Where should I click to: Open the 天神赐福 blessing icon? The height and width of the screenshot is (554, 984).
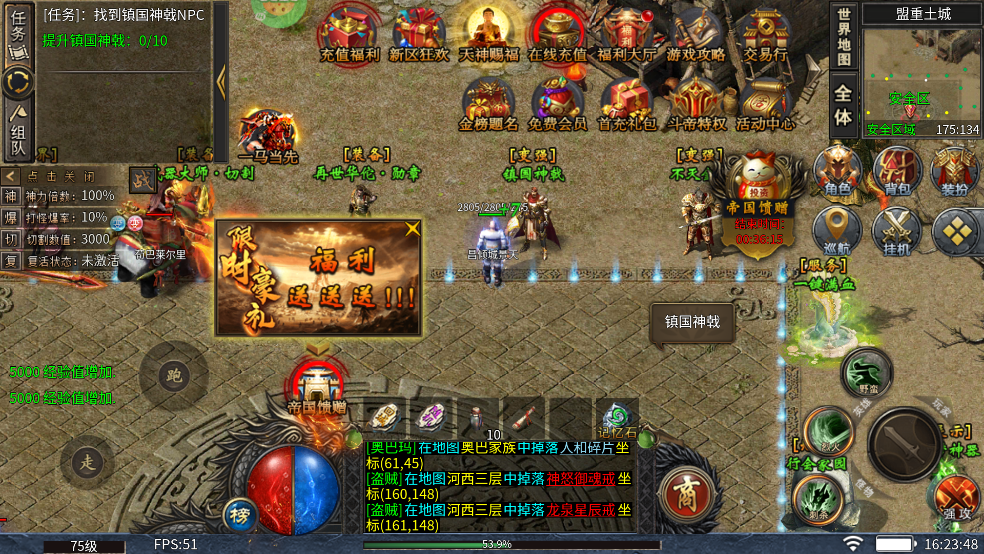(488, 33)
